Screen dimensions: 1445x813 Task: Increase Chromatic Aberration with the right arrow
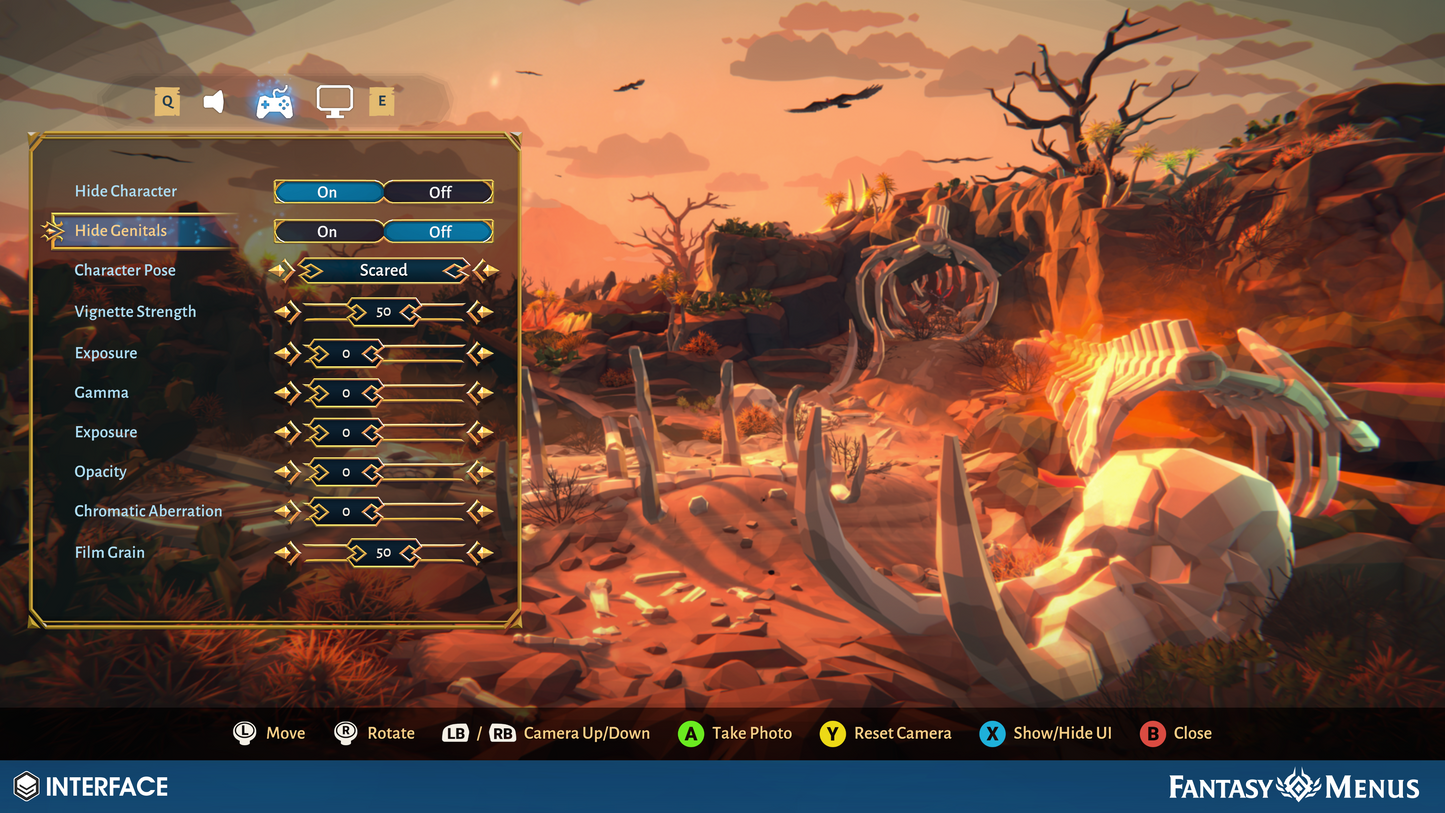[481, 512]
